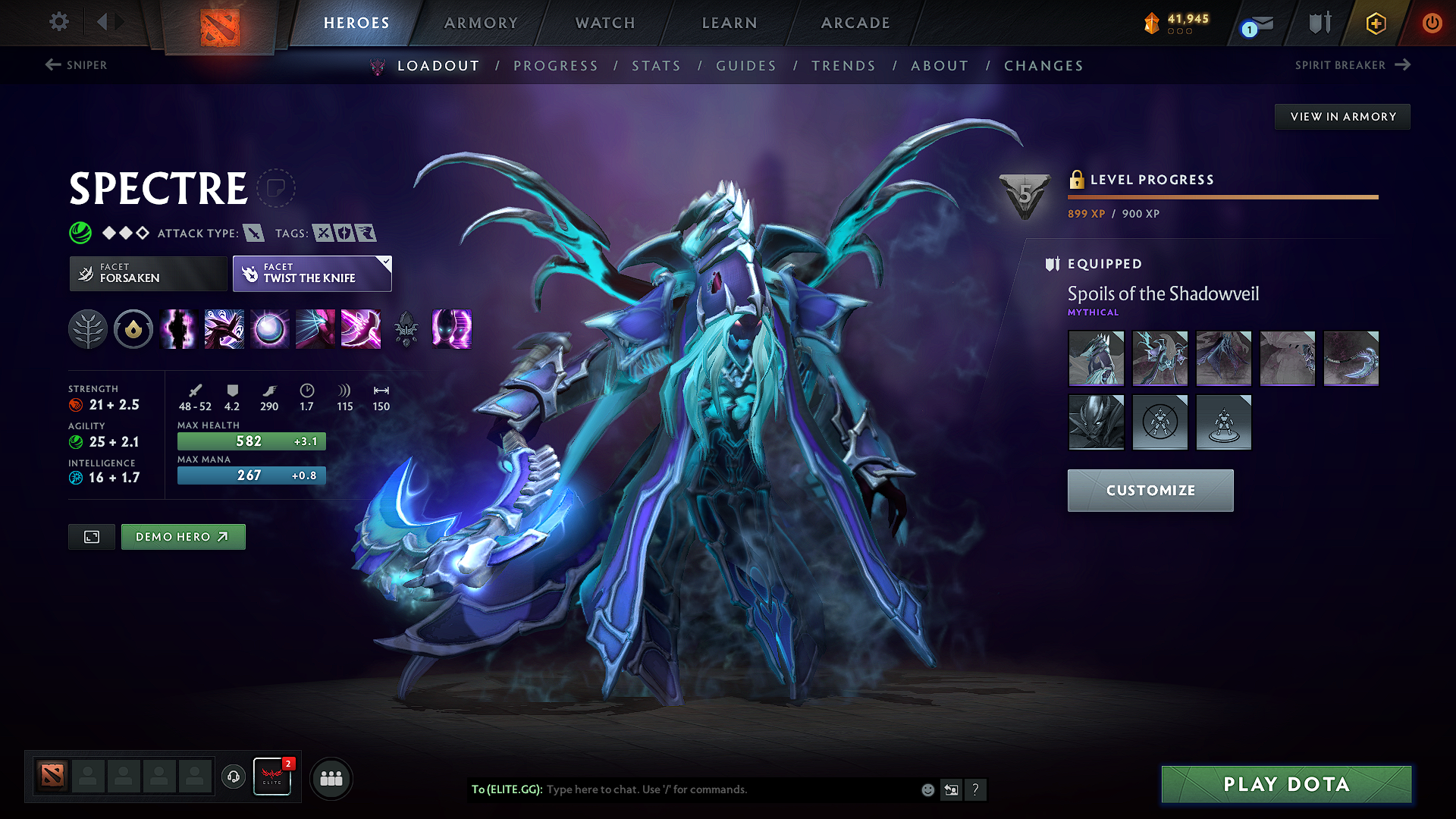The image size is (1456, 819).
Task: View the Dispersion ability icon
Action: 269,329
